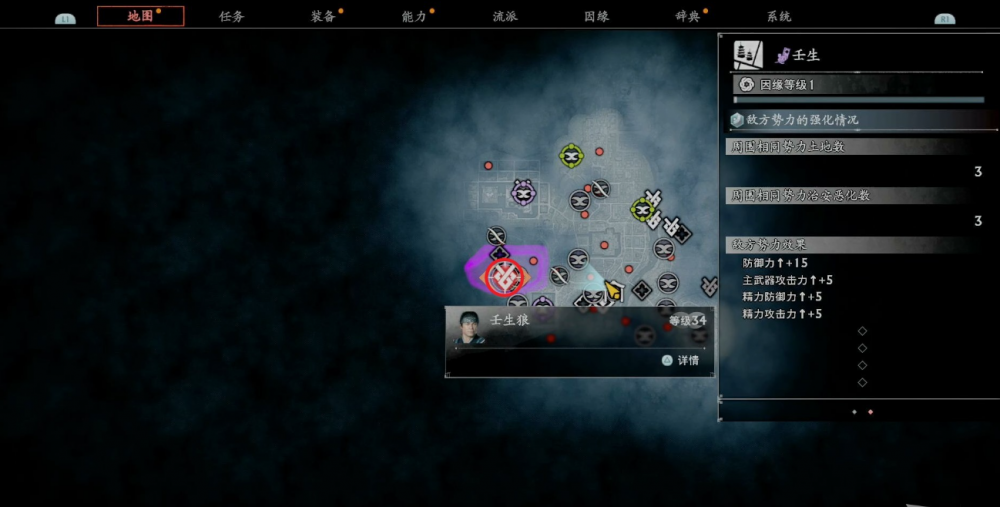Show the 辞典 tab
Screen dimensions: 1000x507
[688, 16]
